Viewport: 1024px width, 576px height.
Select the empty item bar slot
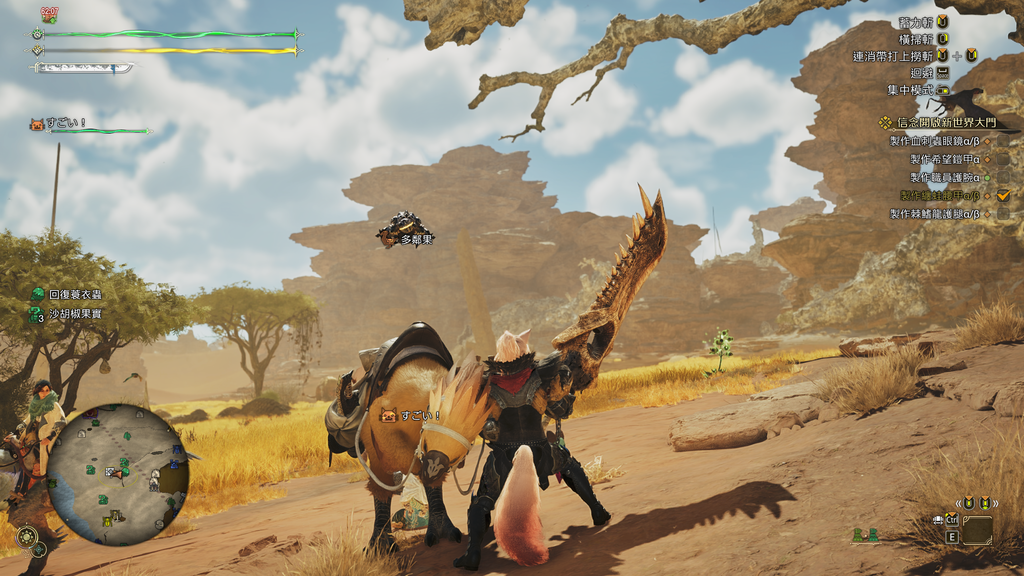pyautogui.click(x=978, y=529)
